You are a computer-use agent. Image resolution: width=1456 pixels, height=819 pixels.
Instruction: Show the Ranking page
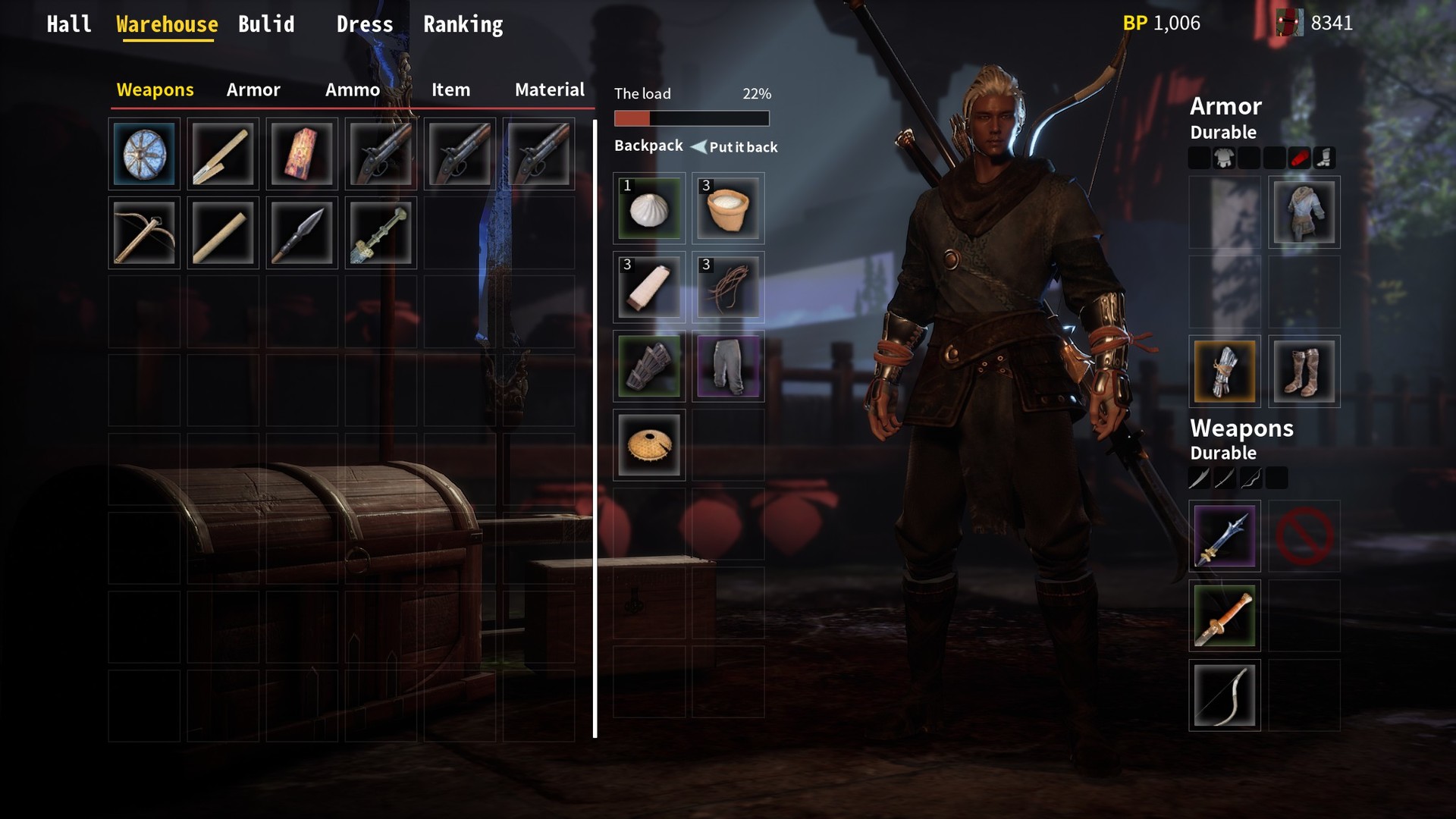463,24
